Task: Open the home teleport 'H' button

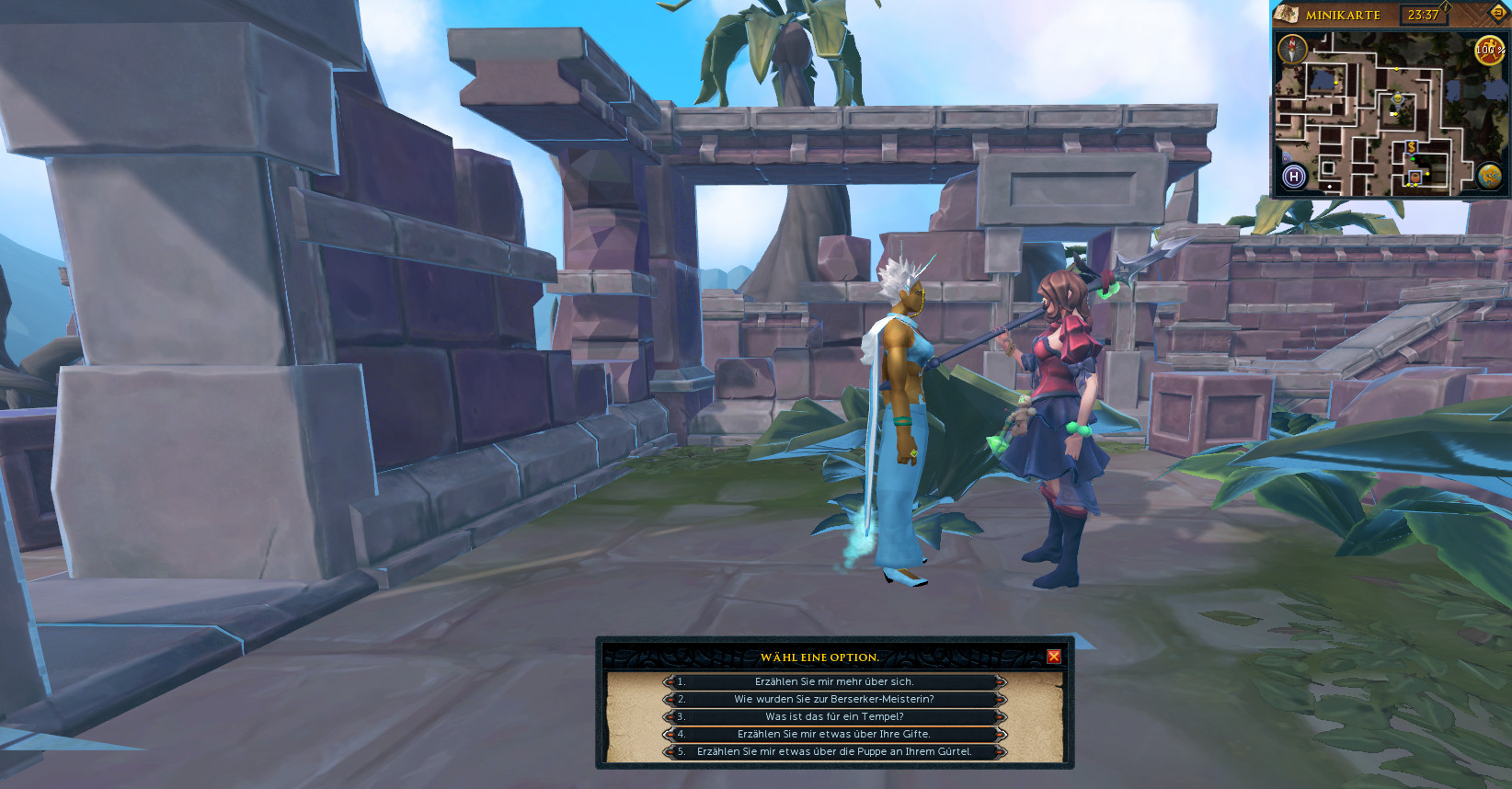Action: click(x=1294, y=177)
